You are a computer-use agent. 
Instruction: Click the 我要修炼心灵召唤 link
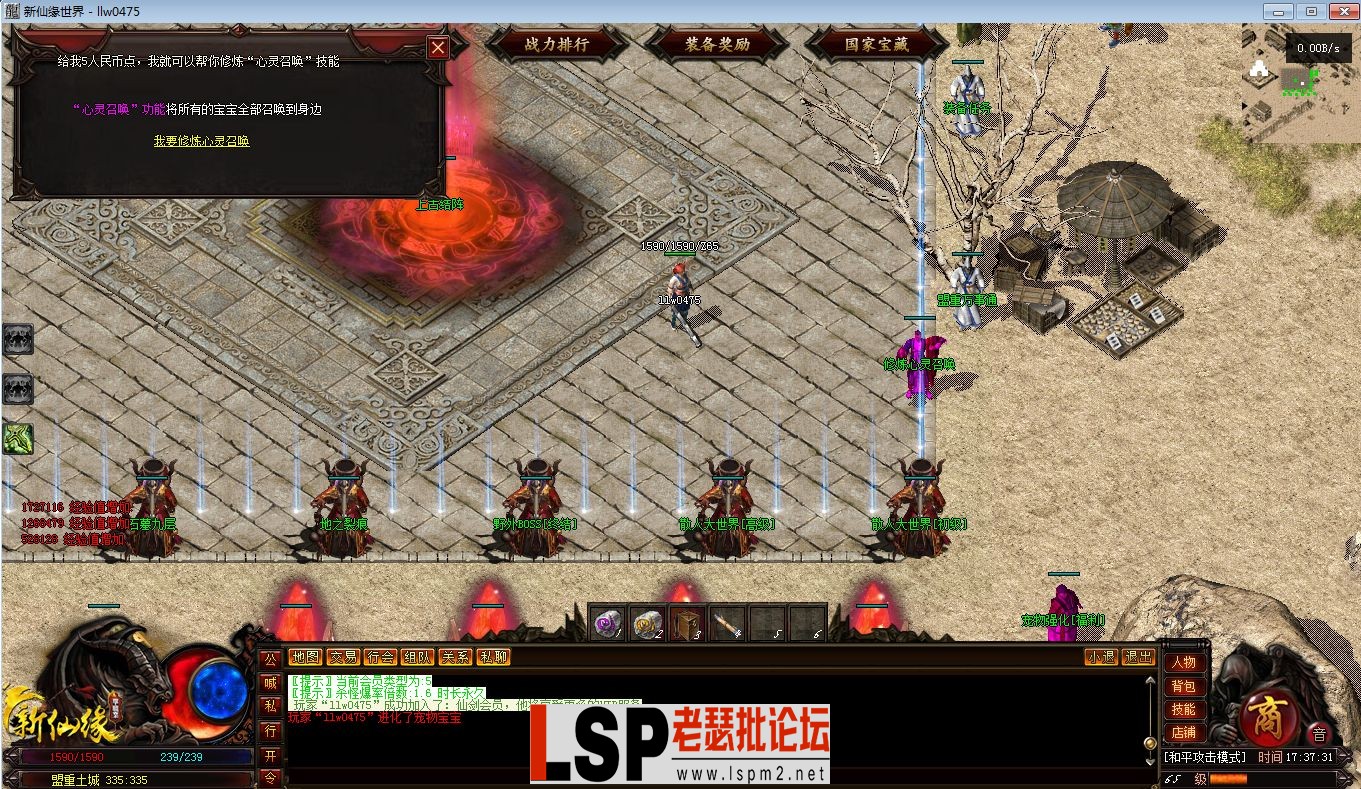[200, 140]
